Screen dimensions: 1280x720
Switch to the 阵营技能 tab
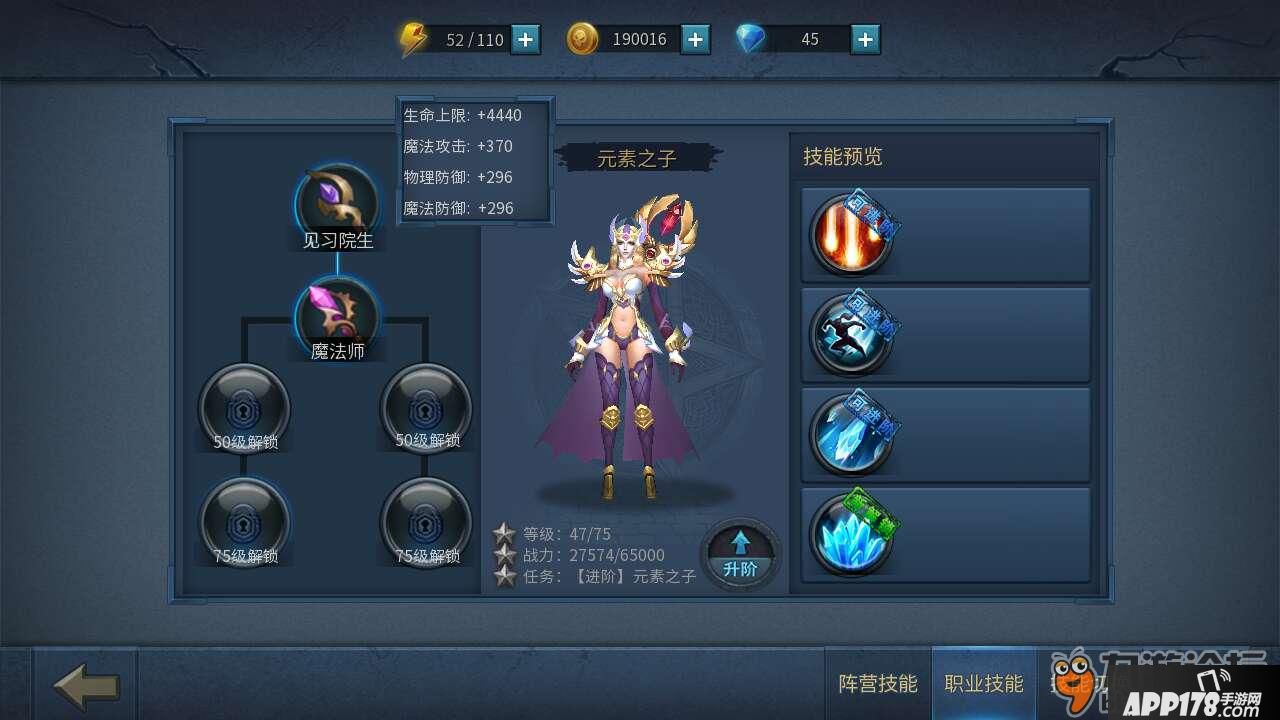coord(877,684)
